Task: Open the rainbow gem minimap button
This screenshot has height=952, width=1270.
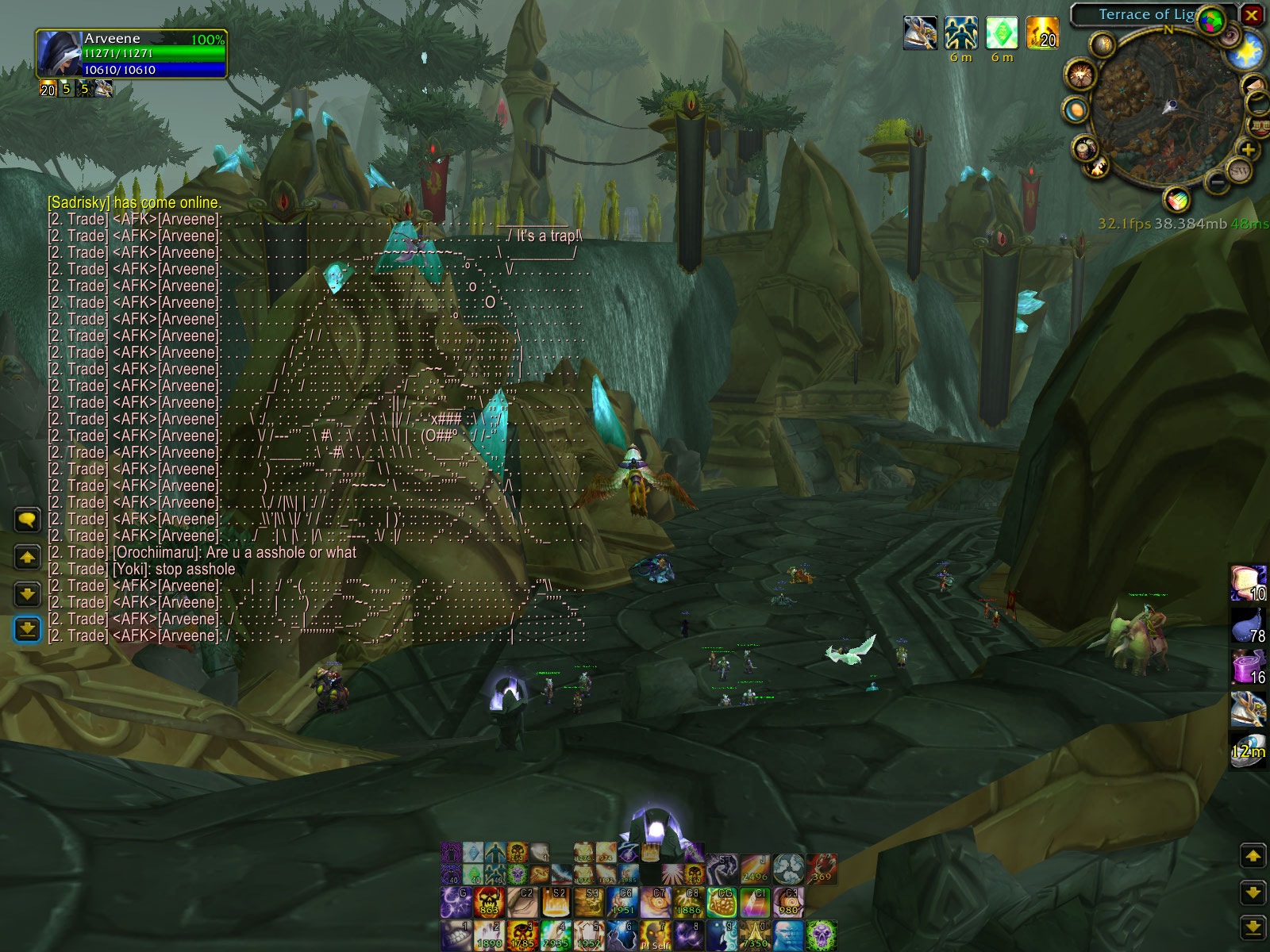Action: click(1178, 198)
